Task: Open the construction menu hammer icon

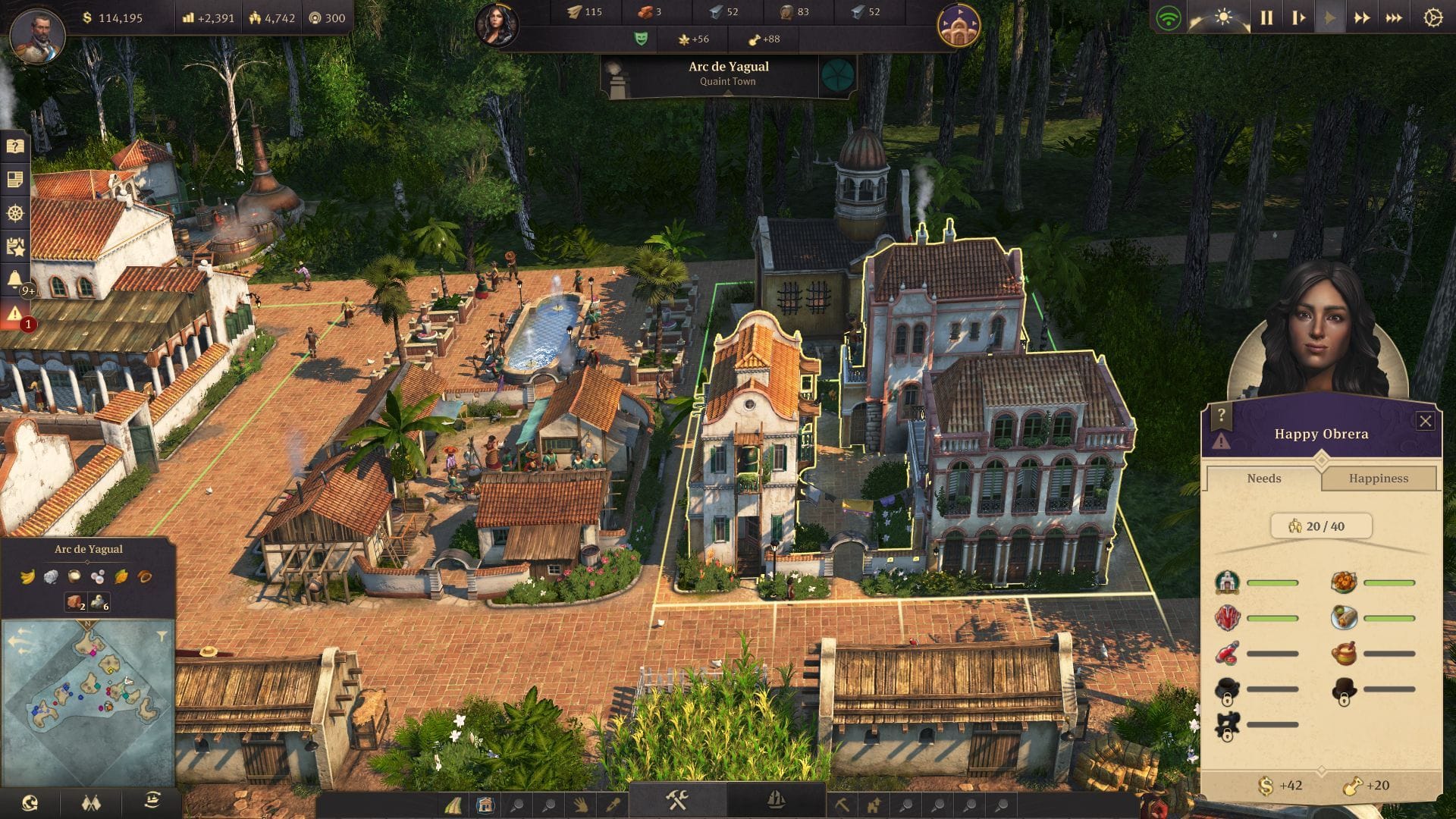Action: click(x=676, y=800)
